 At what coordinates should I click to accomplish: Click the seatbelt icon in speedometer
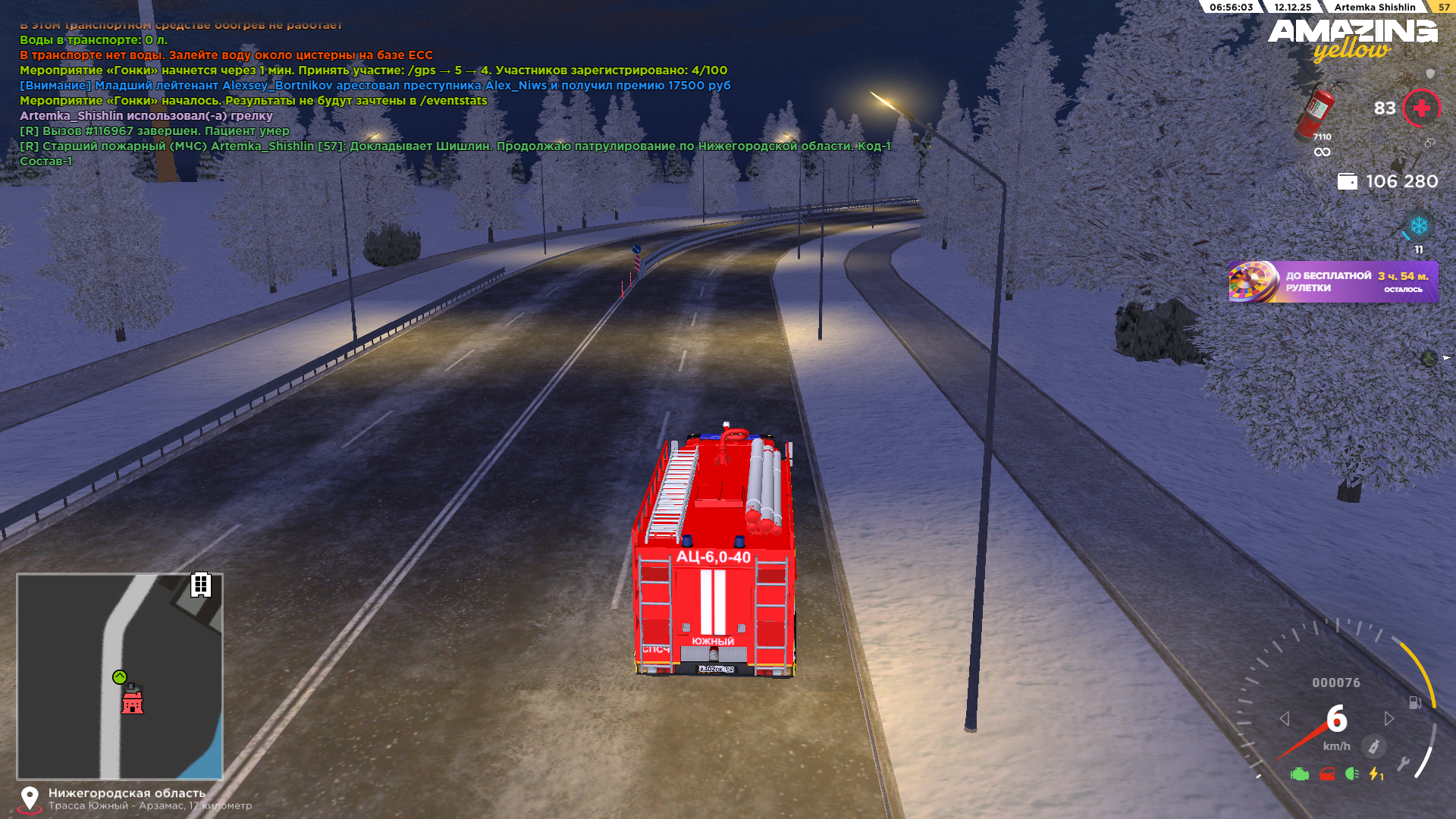click(x=1373, y=746)
